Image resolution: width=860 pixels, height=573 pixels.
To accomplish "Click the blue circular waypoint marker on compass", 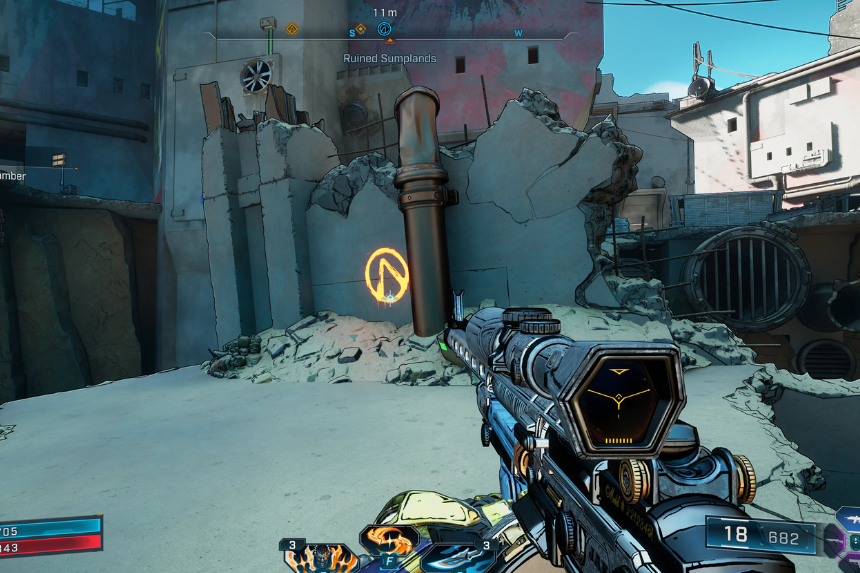I will [384, 29].
